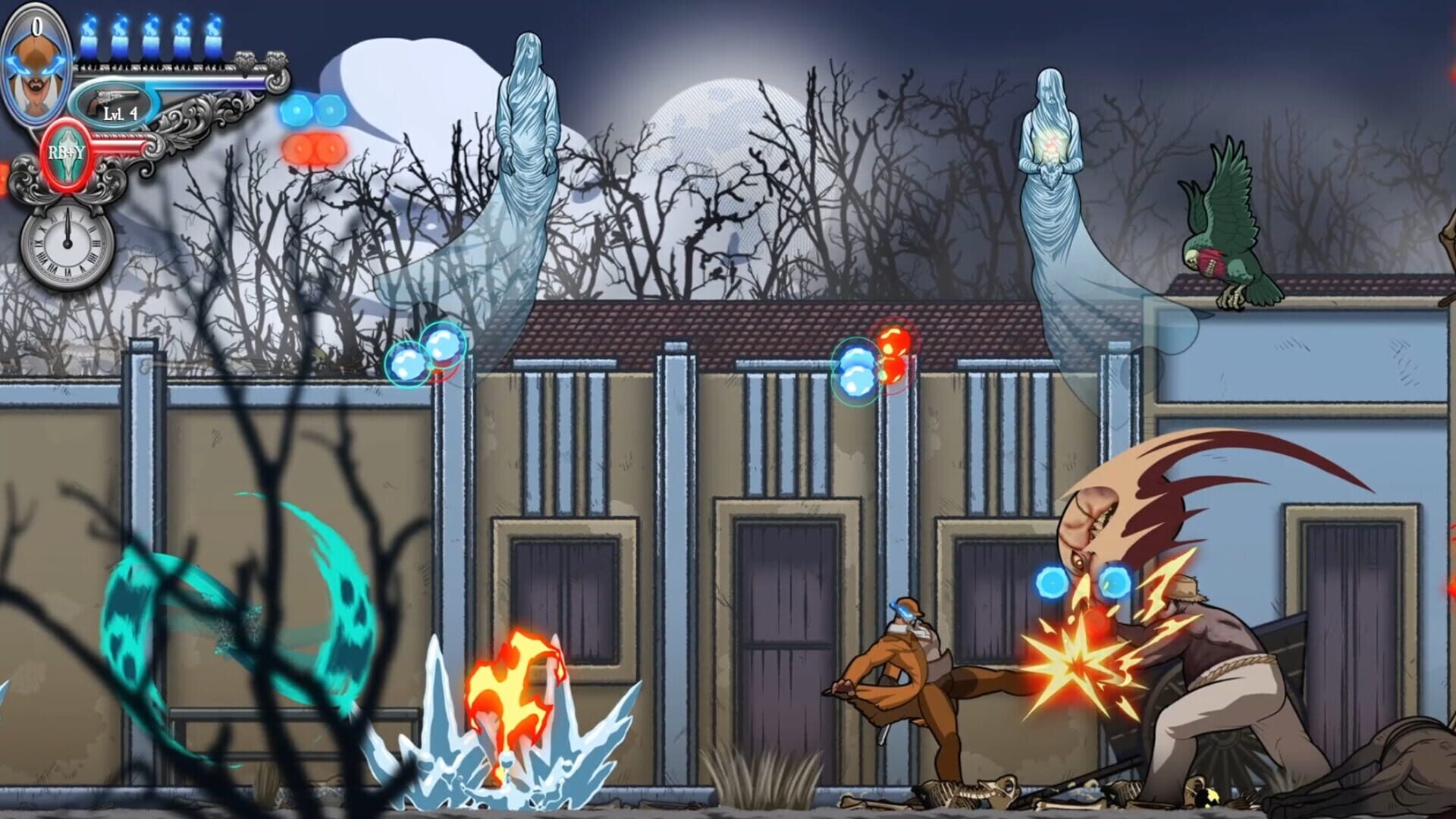
Task: Click the fiery explosion in the icy splash
Action: [512, 675]
